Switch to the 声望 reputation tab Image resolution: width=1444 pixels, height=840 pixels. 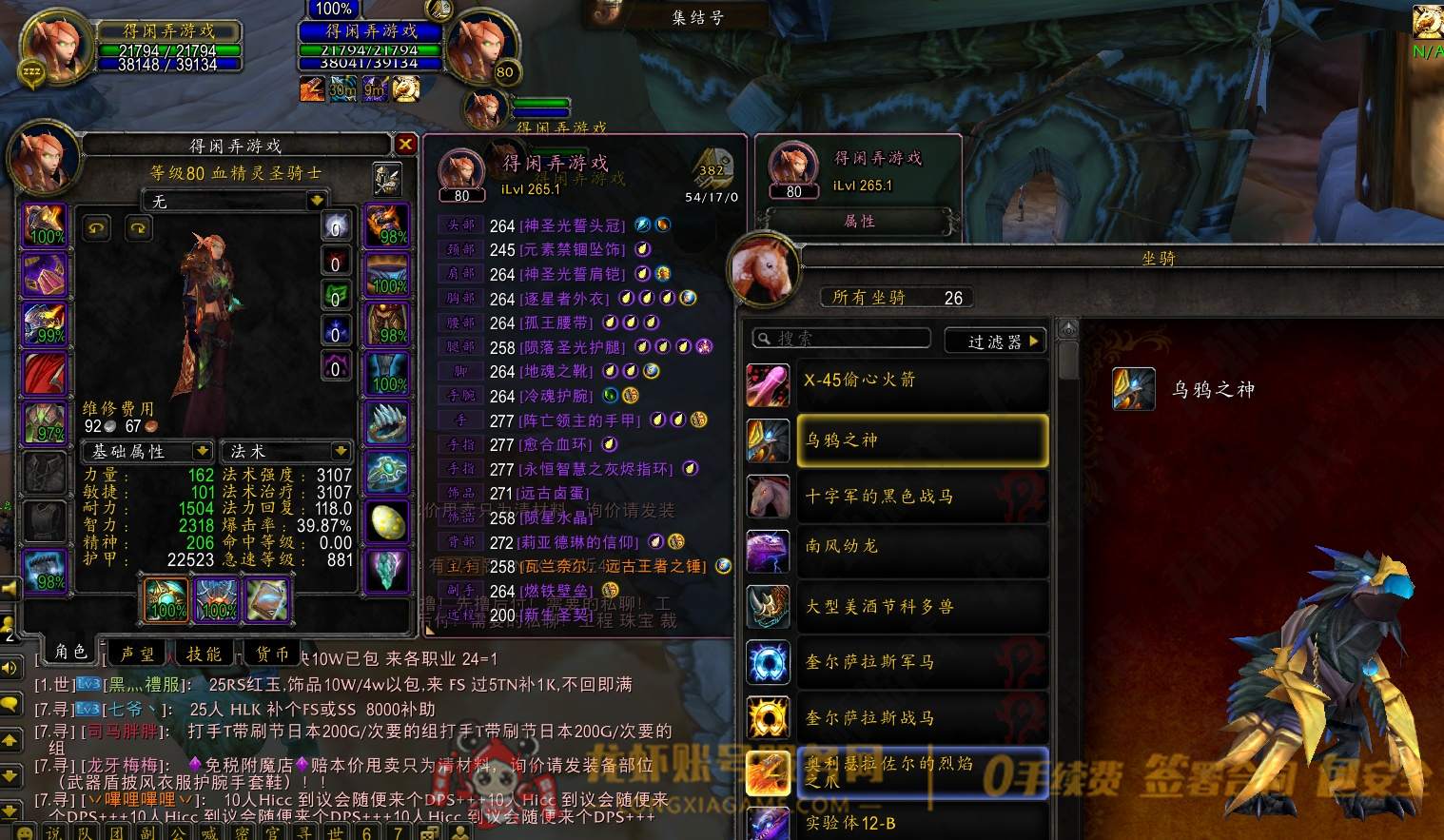pyautogui.click(x=137, y=653)
